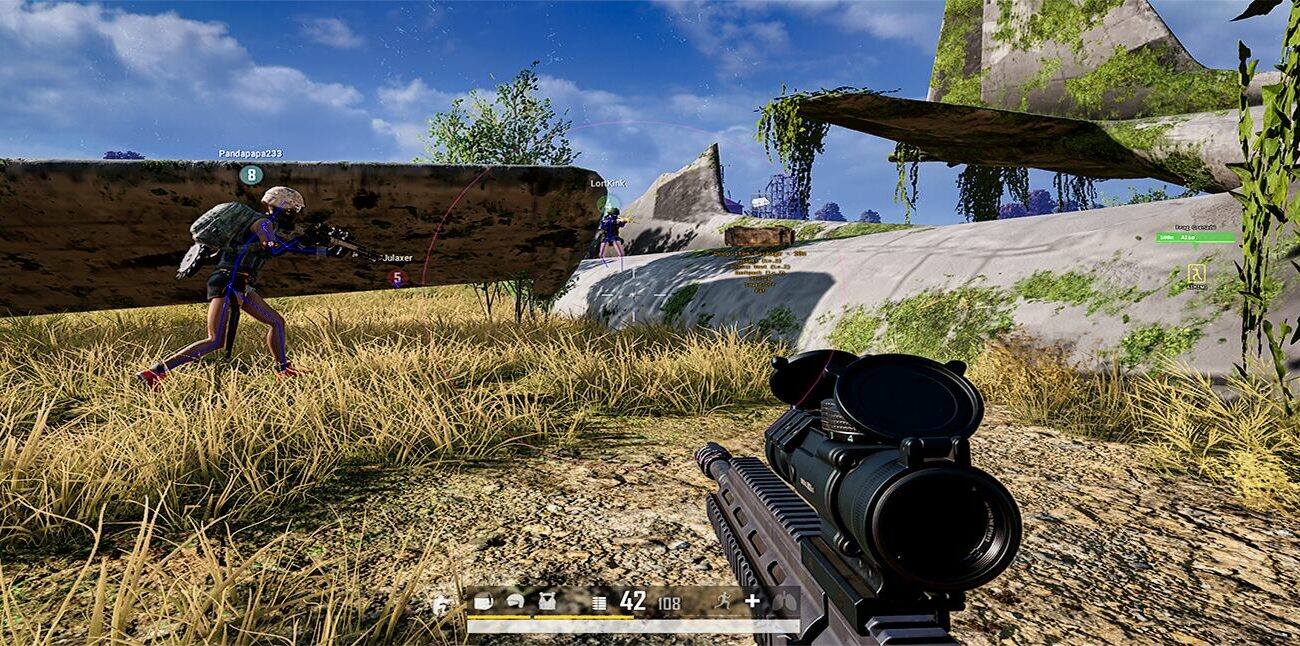Click the player stance icon left of backpack
The image size is (1300, 646).
(x=441, y=604)
